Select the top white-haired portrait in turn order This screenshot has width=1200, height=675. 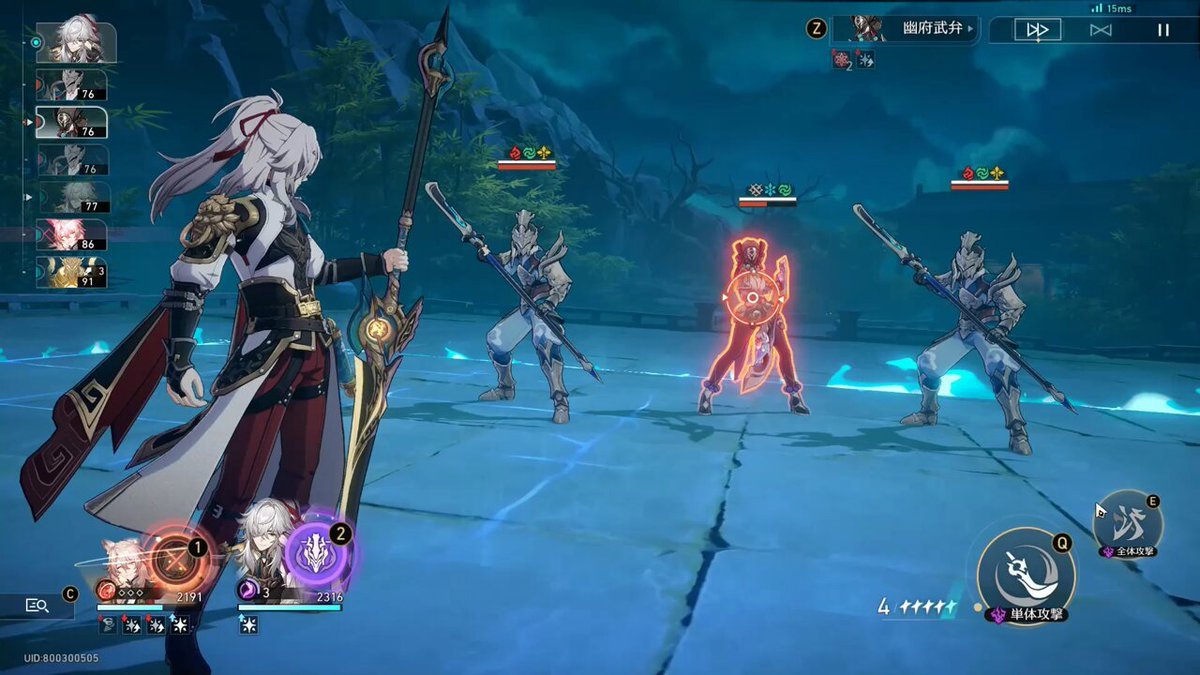[75, 42]
